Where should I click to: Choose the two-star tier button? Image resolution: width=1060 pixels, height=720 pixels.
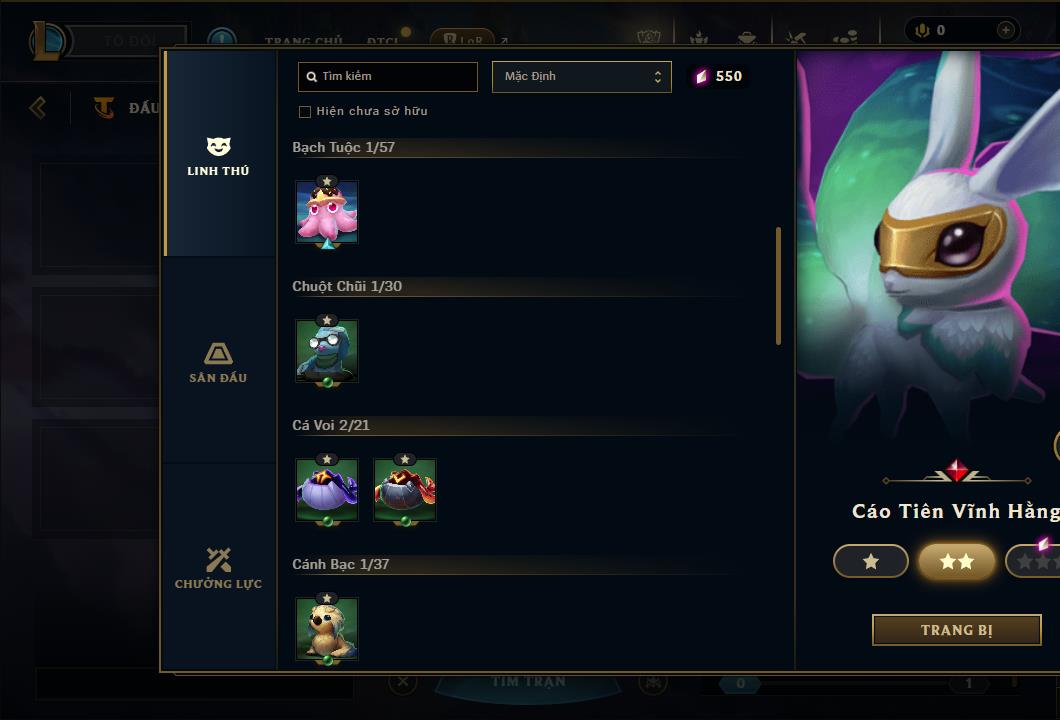956,561
